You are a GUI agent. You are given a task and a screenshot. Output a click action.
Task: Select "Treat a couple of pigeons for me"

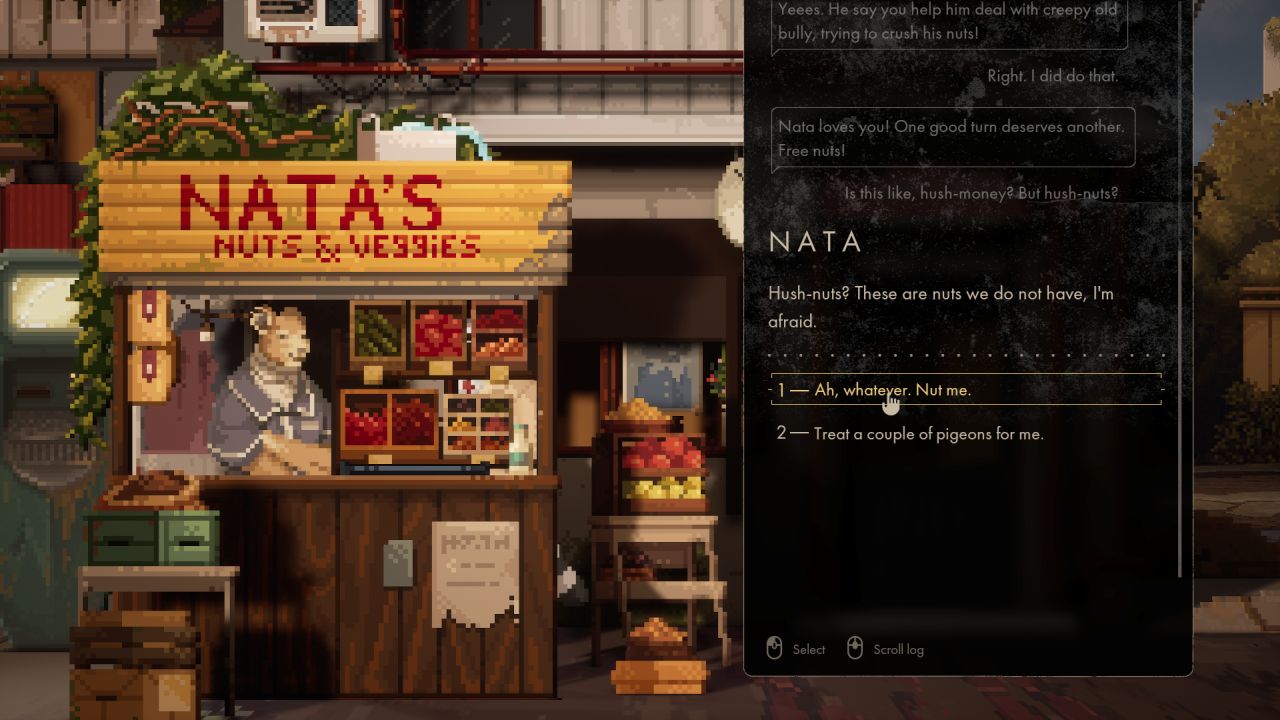click(928, 434)
